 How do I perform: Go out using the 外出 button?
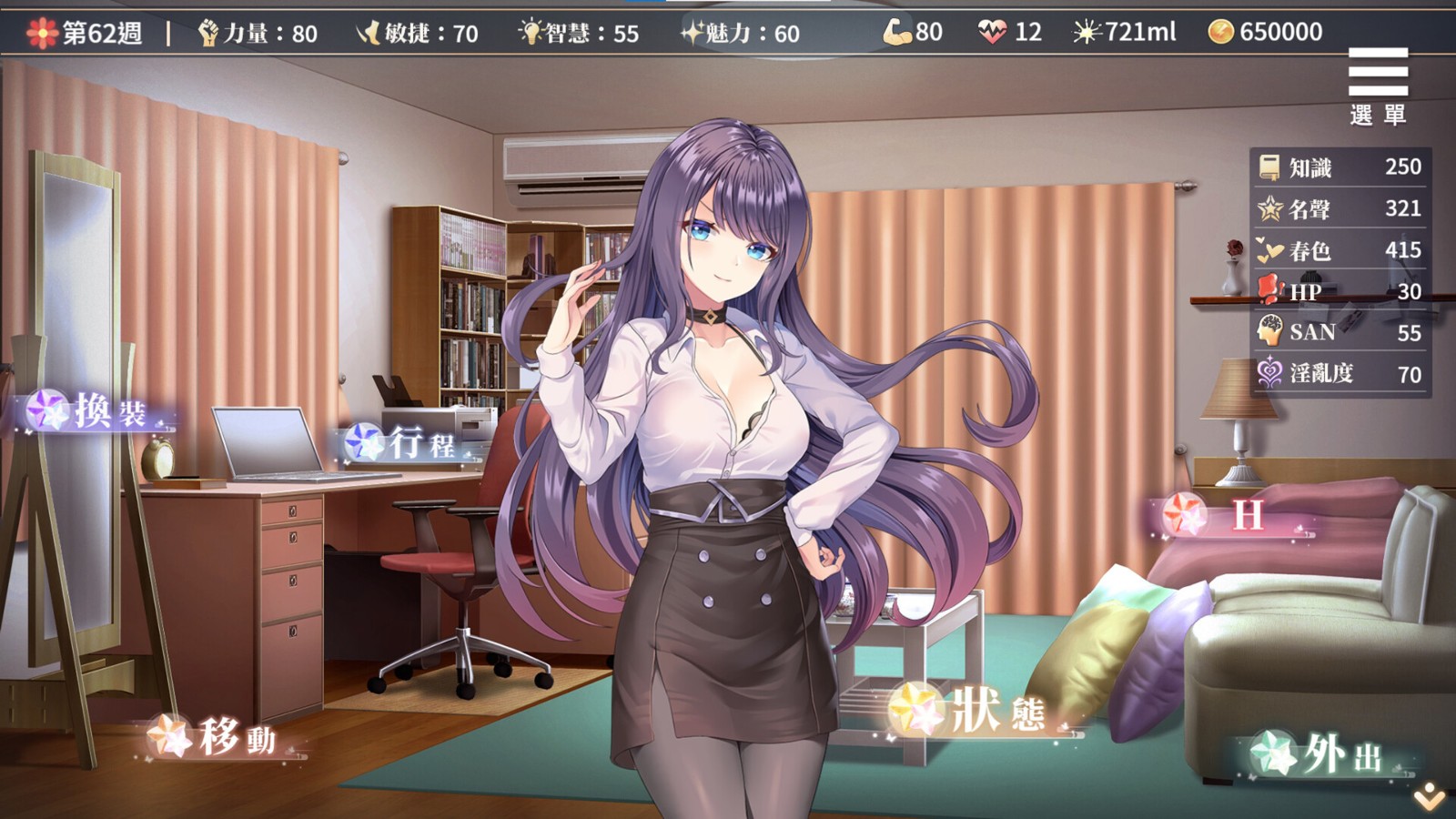[x=1329, y=754]
